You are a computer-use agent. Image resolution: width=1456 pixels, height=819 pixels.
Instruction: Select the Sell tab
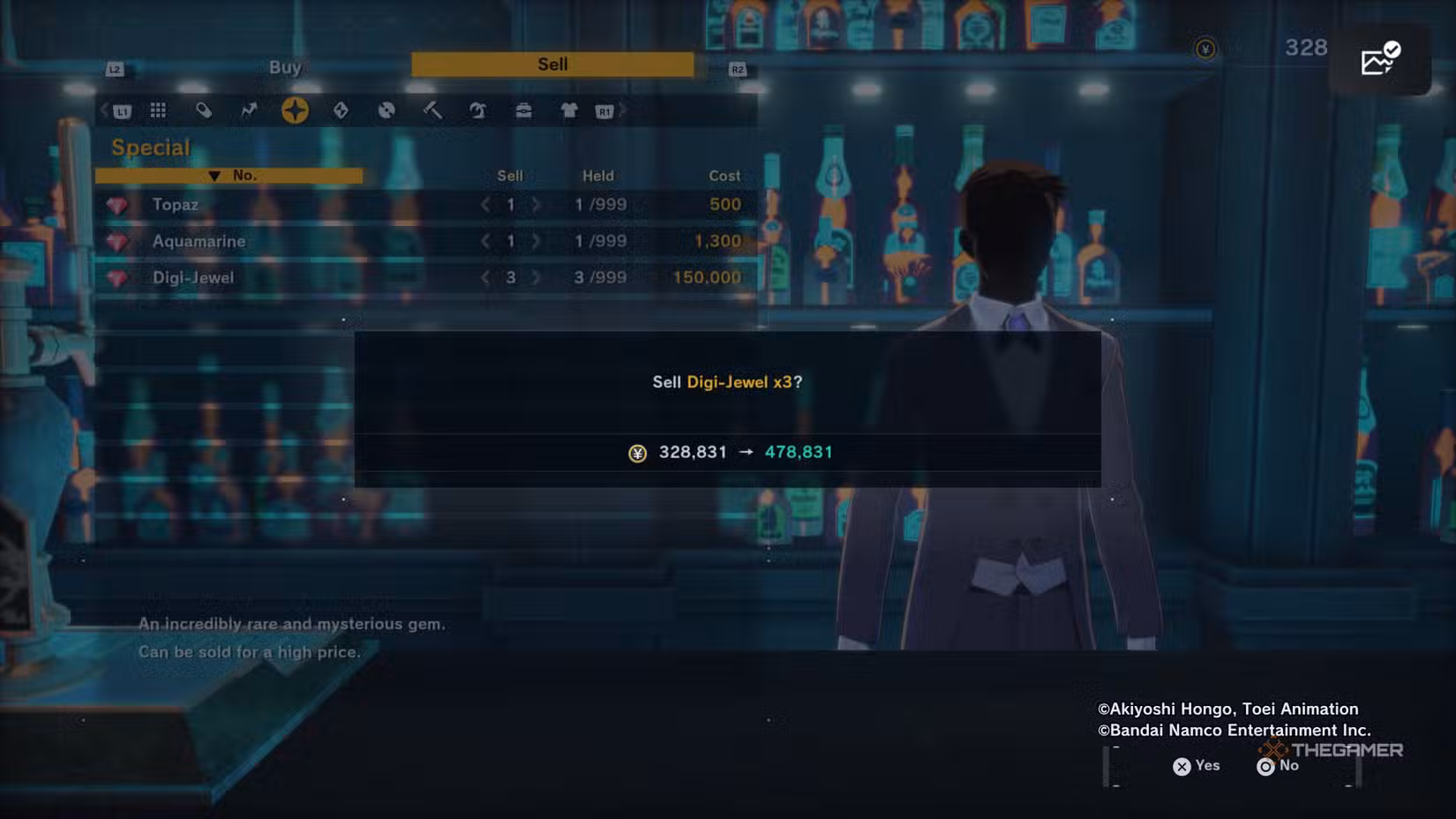552,64
